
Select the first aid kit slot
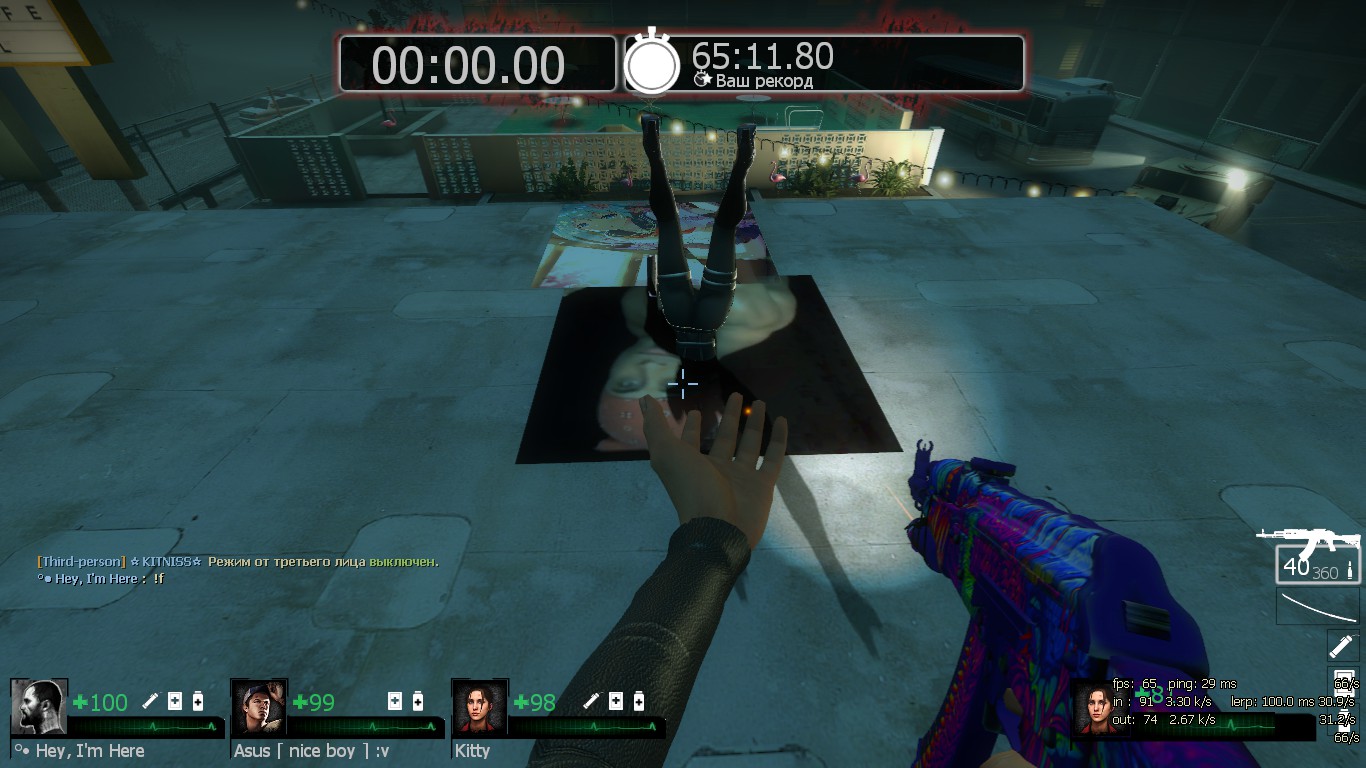coord(1341,683)
